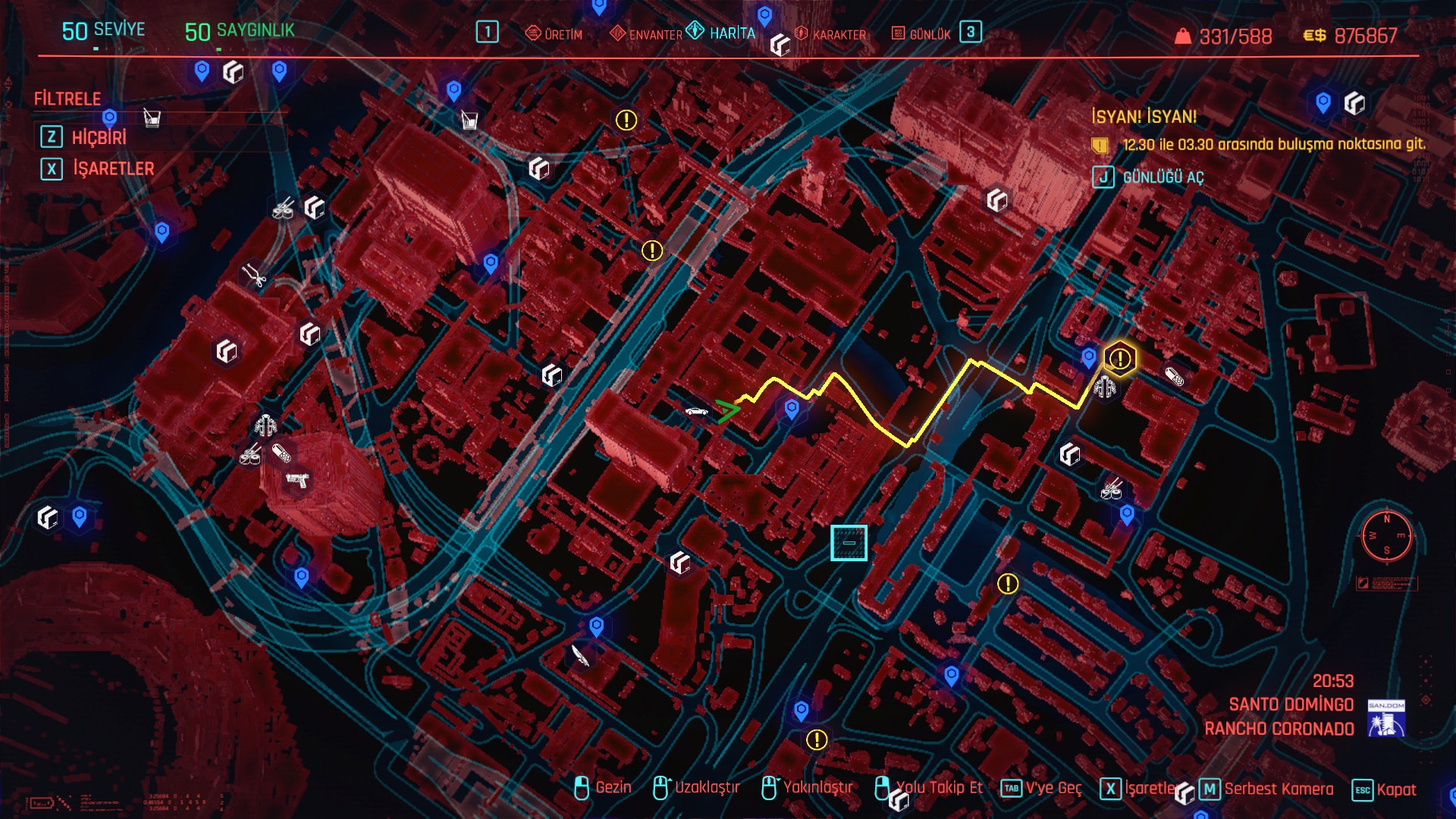Select the İşaretler filter option

pyautogui.click(x=113, y=168)
